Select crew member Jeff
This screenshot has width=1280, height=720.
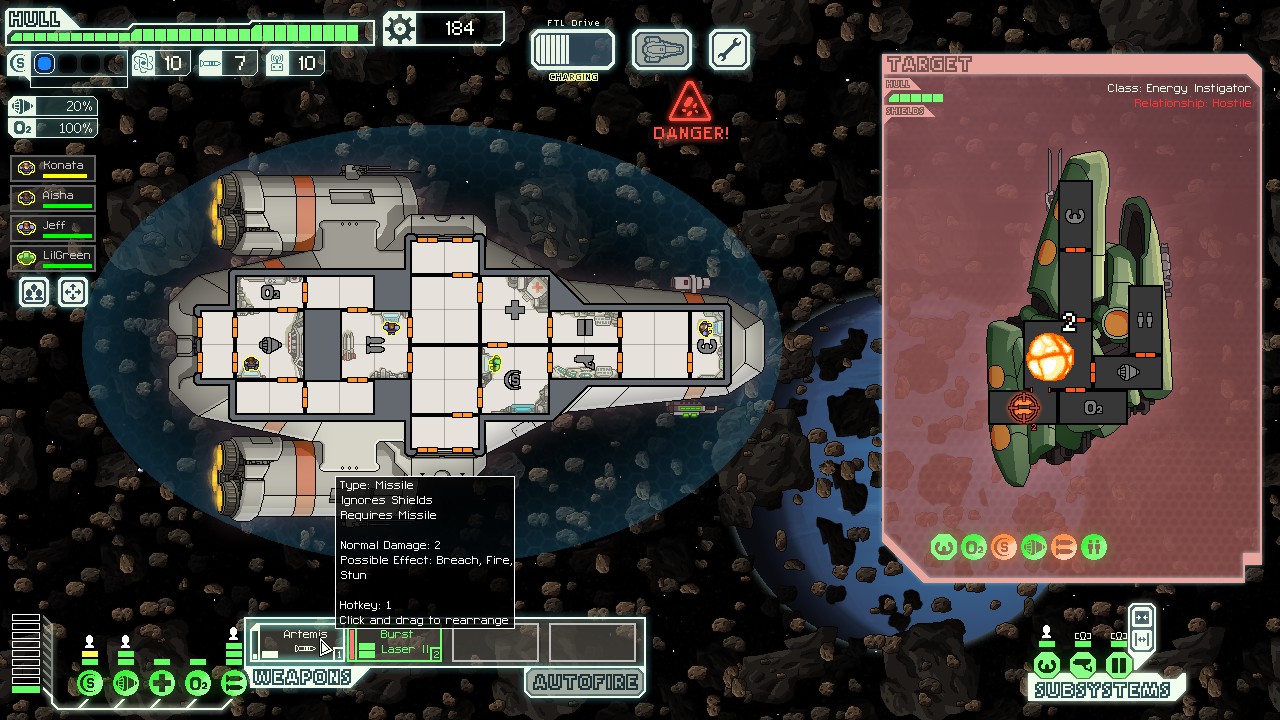point(54,227)
